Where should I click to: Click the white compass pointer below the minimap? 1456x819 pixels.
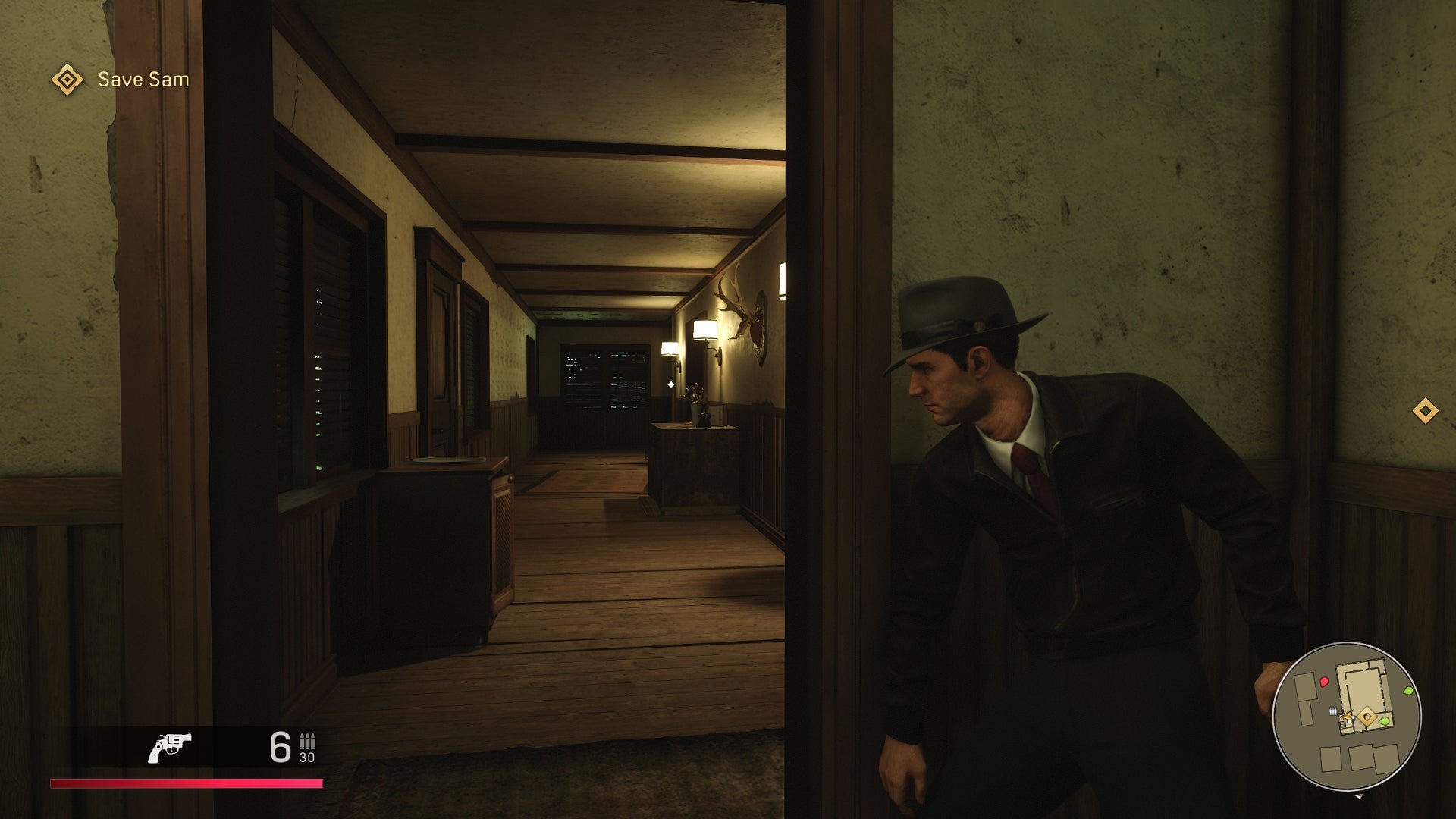click(1360, 796)
